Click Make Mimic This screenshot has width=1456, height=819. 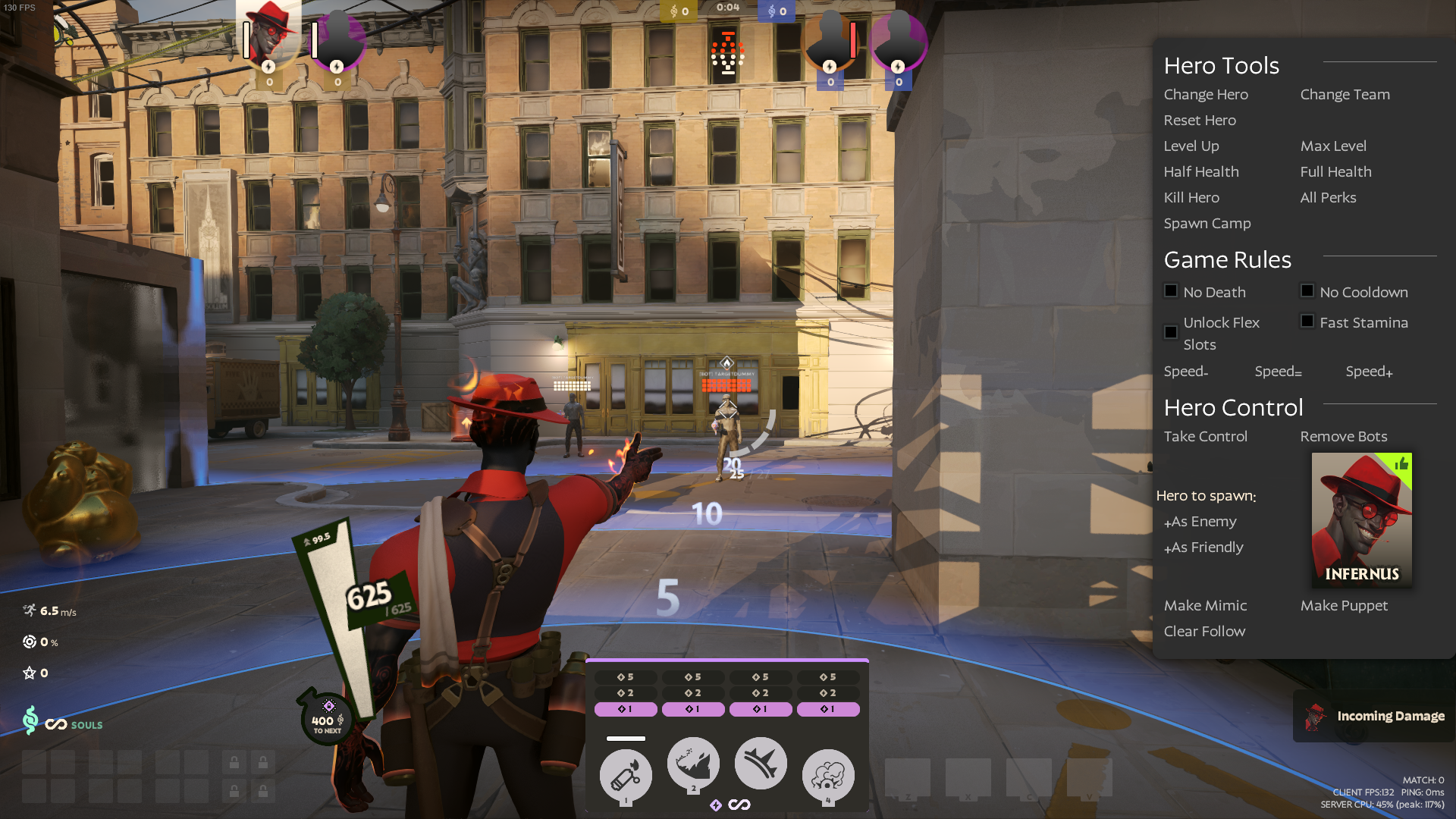tap(1205, 606)
